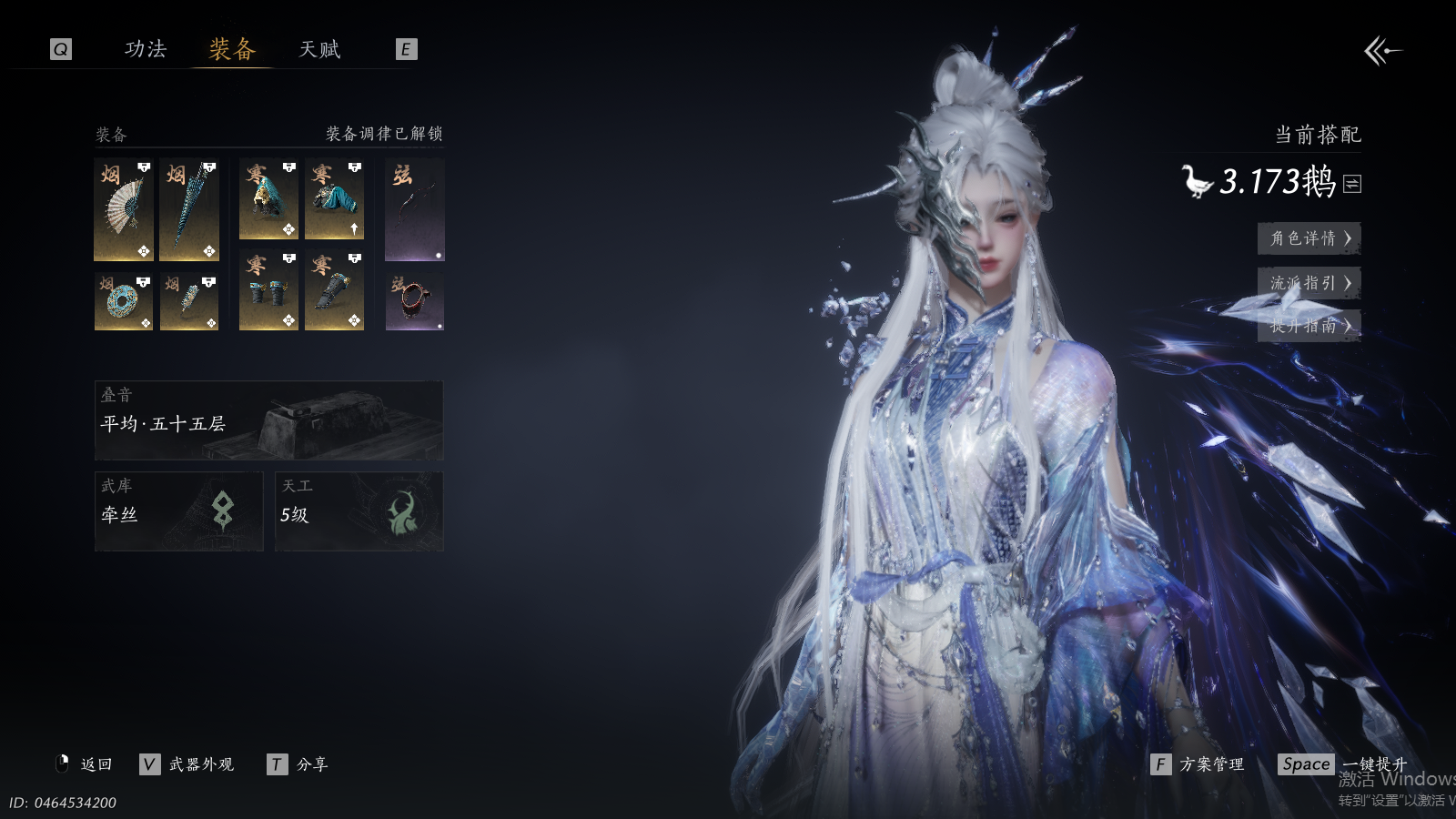The width and height of the screenshot is (1456, 819).
Task: Select the purple bow equipment slot
Action: point(415,209)
